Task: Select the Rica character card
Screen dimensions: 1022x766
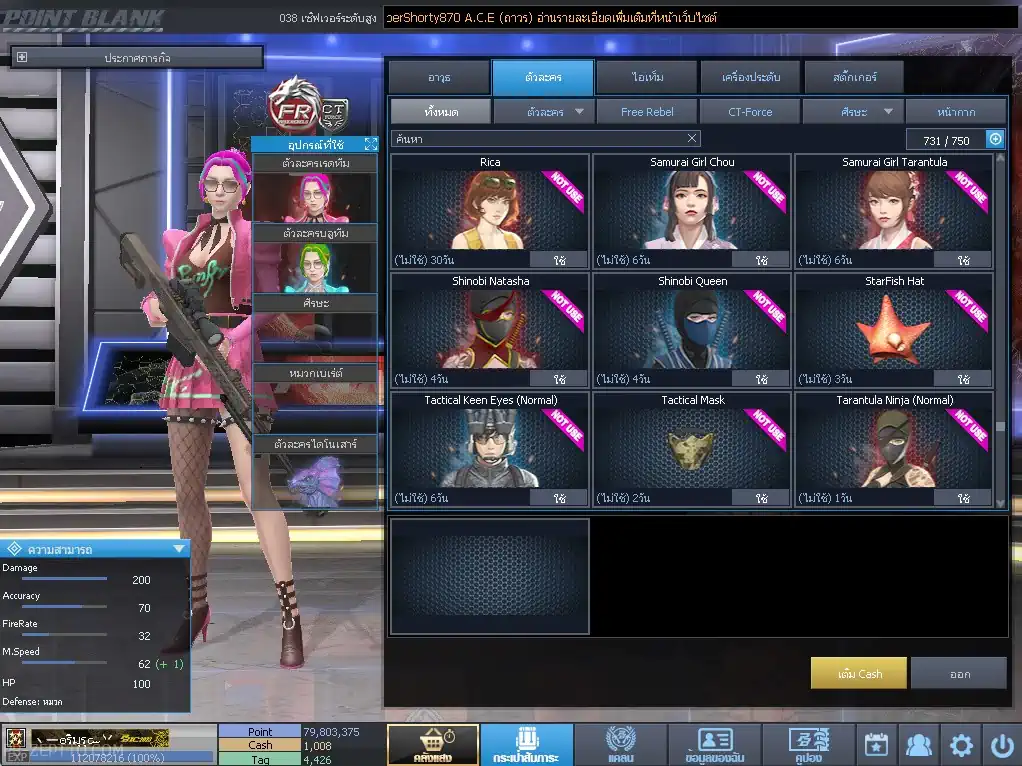Action: point(490,209)
